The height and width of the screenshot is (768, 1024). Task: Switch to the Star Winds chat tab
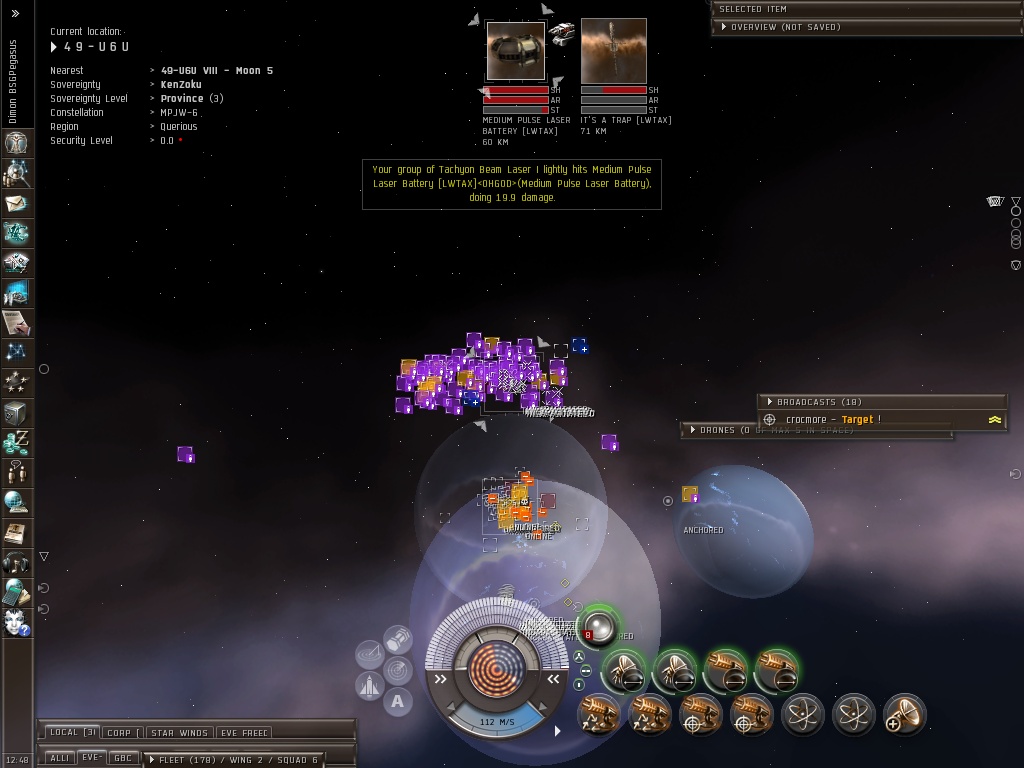pos(179,733)
